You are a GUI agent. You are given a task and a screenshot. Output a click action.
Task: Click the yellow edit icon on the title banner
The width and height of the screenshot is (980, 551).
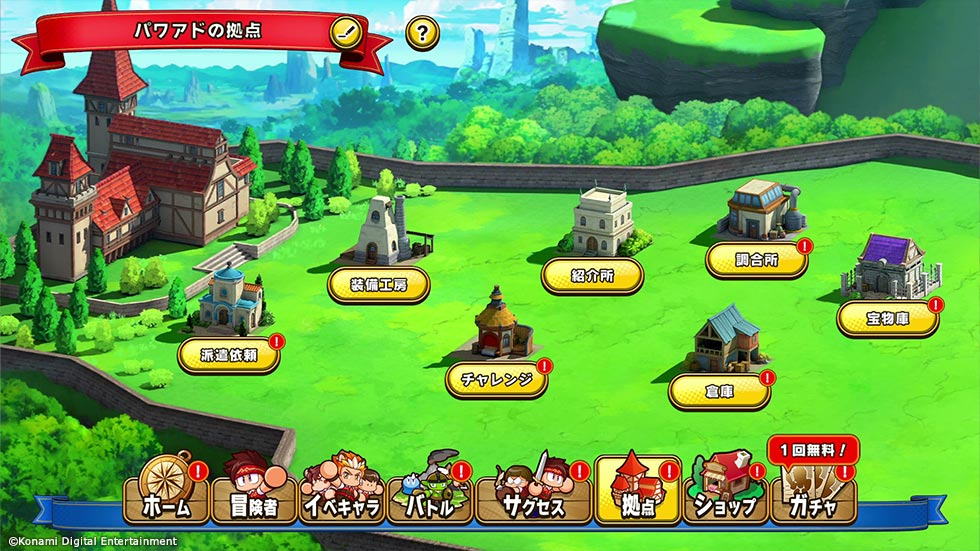(345, 32)
